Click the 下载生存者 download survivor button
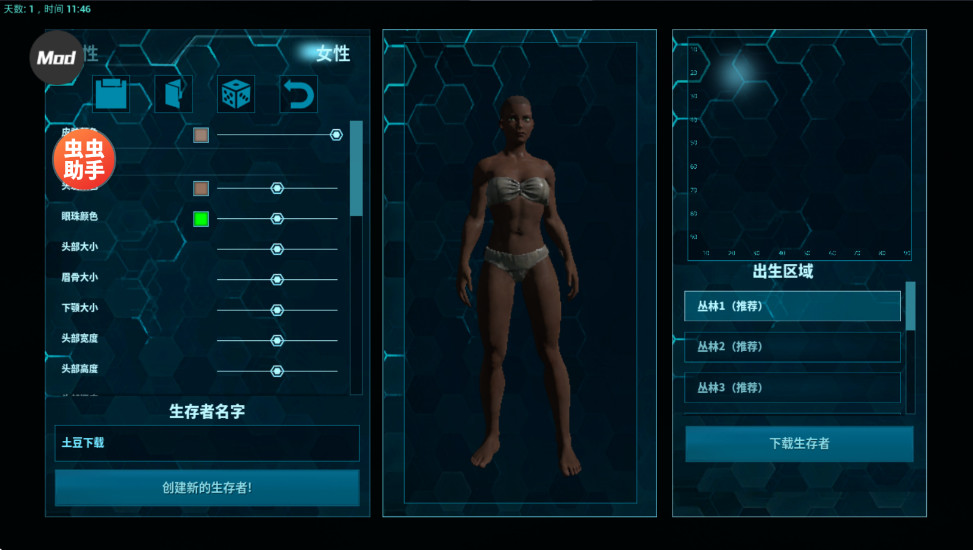 (x=799, y=444)
